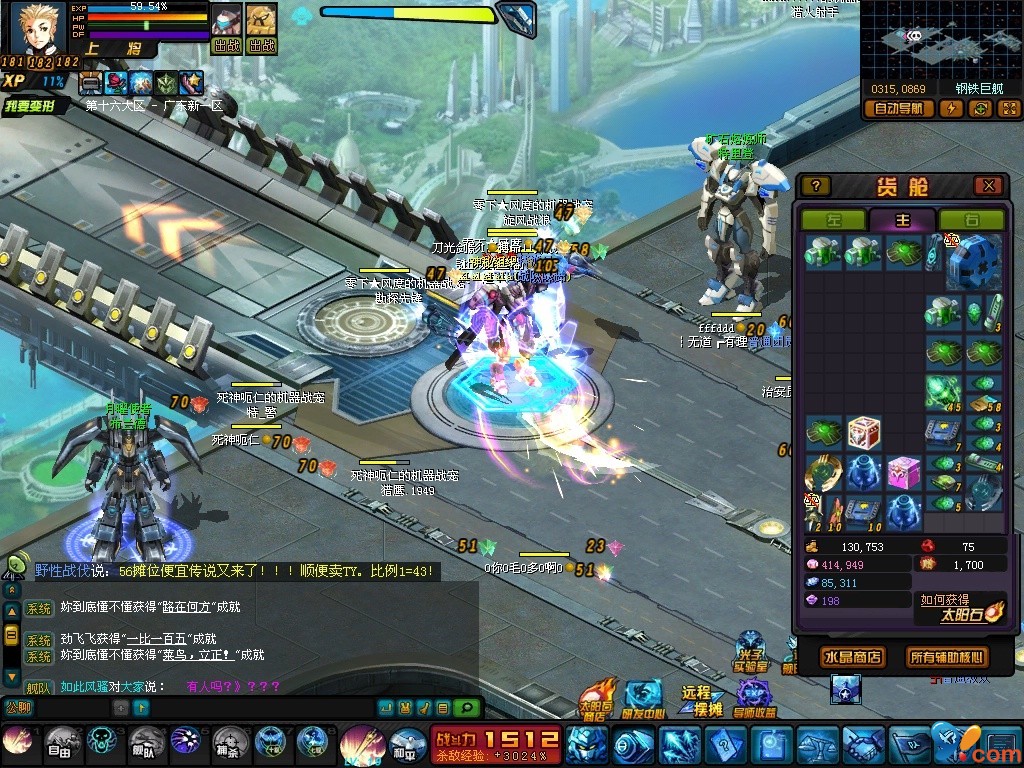Open the handshake icon in bottom menu
The image size is (1024, 768).
coord(862,743)
